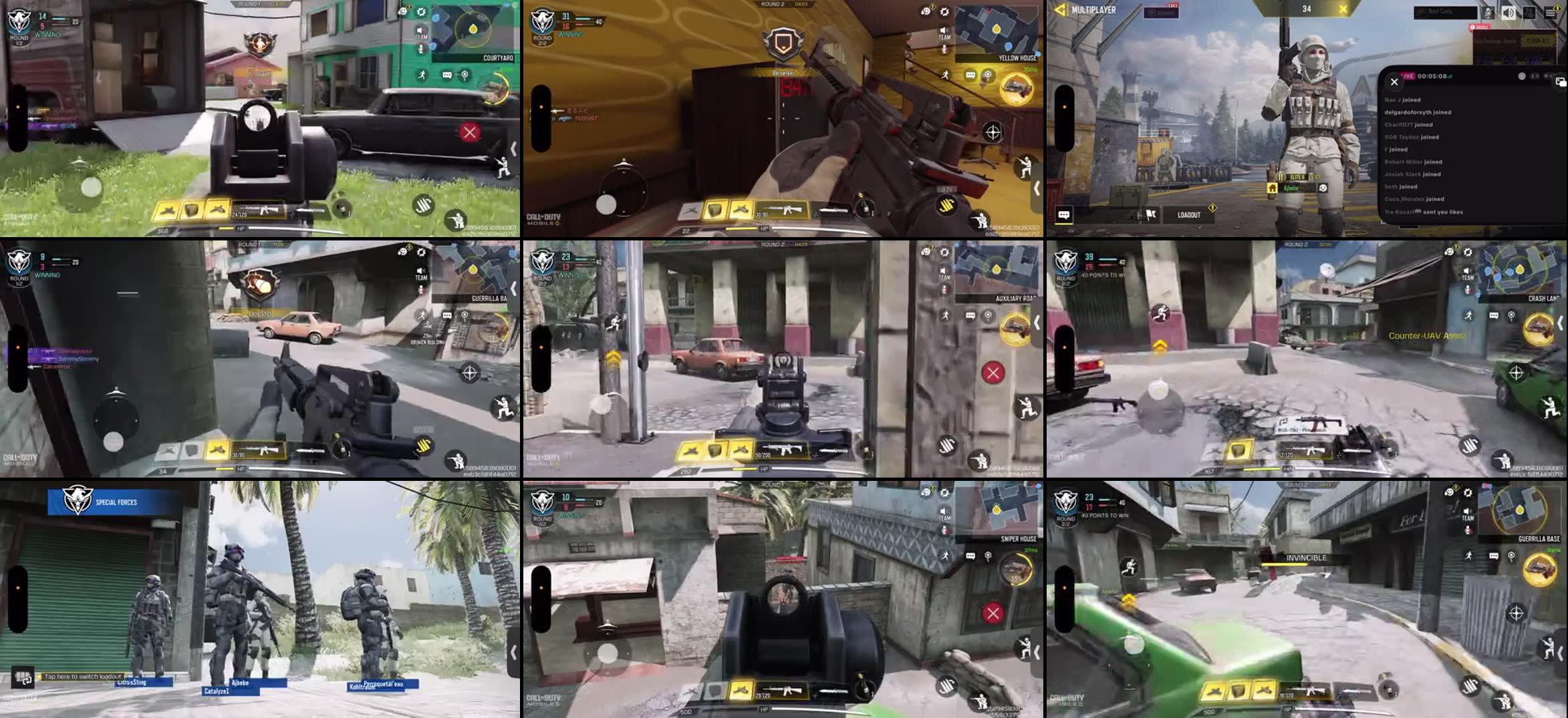Tap the sprint running-man icon near the minimap
This screenshot has height=718, width=1568.
[x=422, y=75]
